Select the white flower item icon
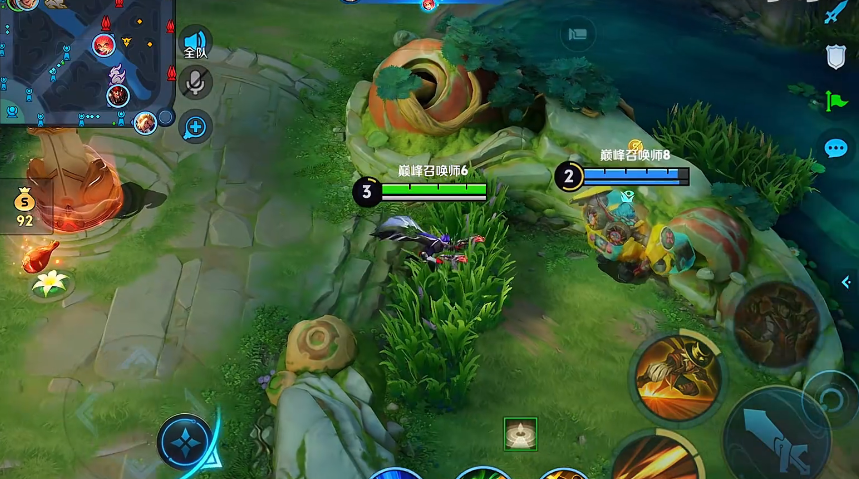The image size is (859, 479). 48,284
